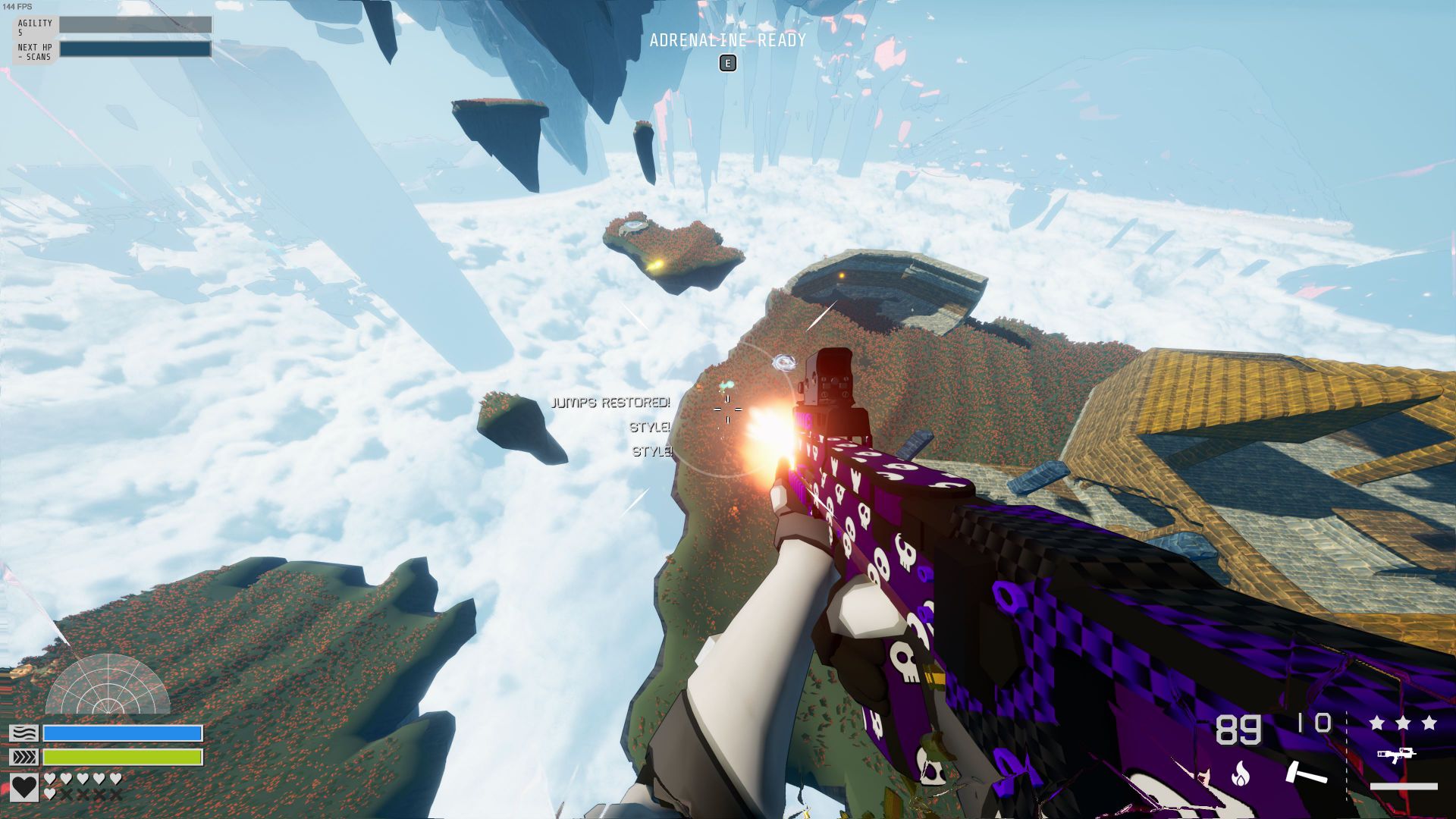Click the large heart health icon
The image size is (1456, 819).
[x=24, y=786]
